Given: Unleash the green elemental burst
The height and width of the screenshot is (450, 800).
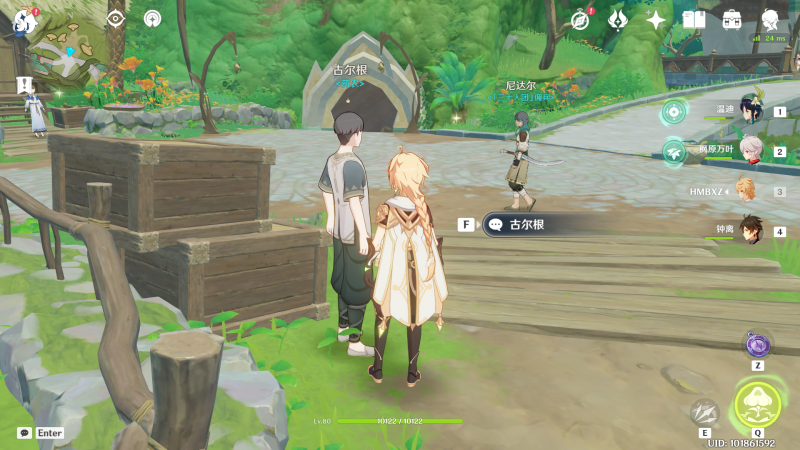Looking at the screenshot, I should tap(758, 404).
